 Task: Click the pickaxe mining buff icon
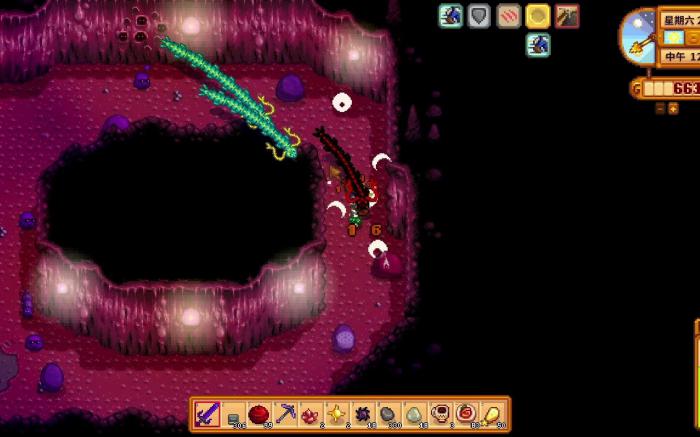click(x=567, y=16)
